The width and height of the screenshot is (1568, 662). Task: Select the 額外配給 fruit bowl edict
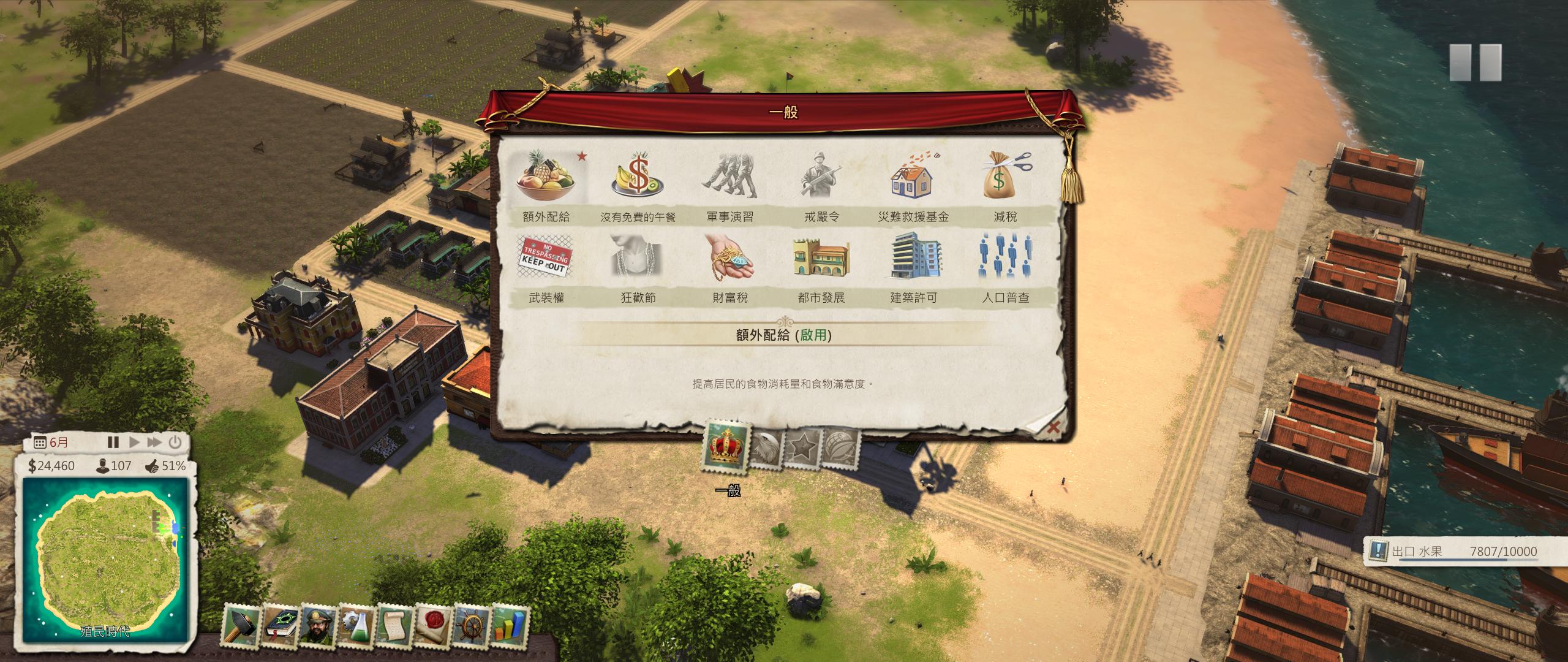pyautogui.click(x=546, y=178)
